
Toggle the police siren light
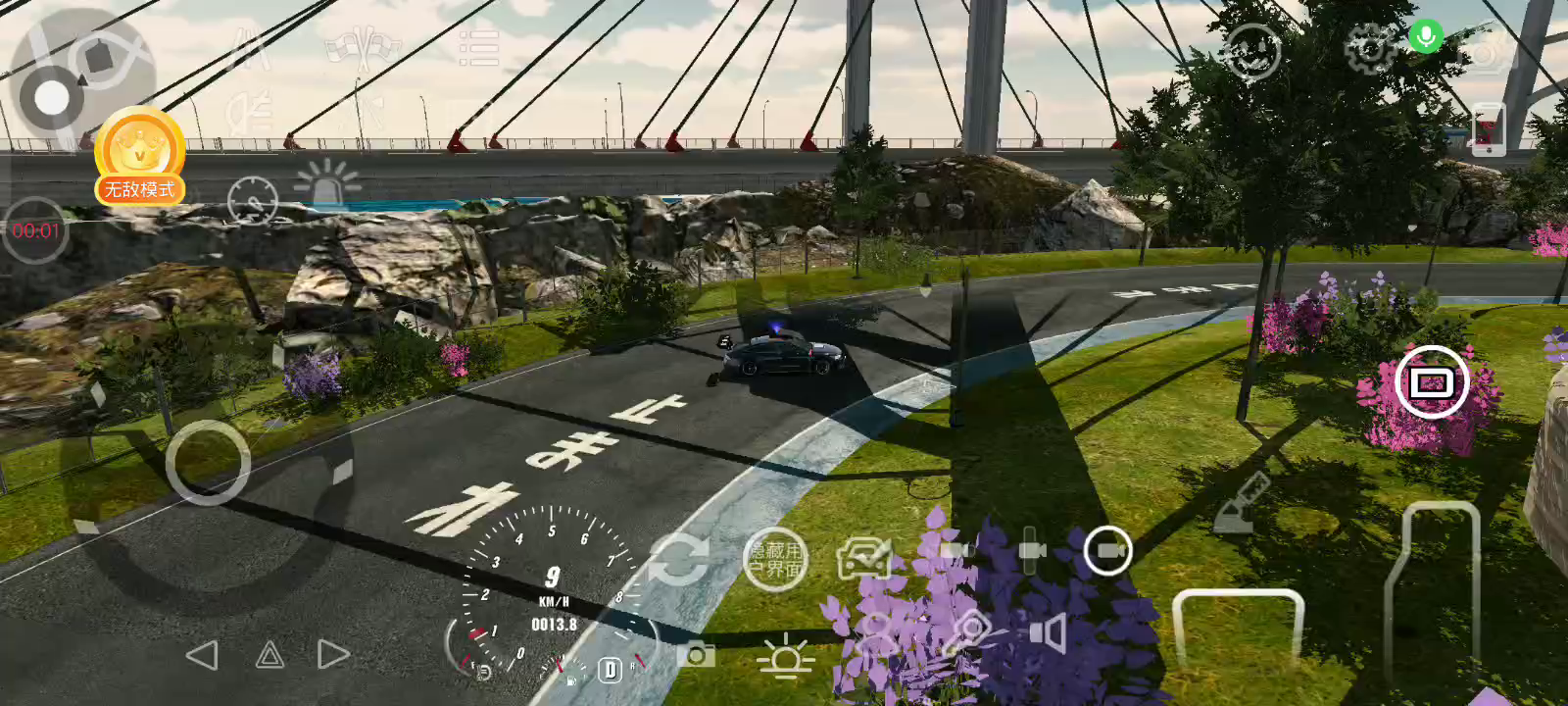pos(327,182)
